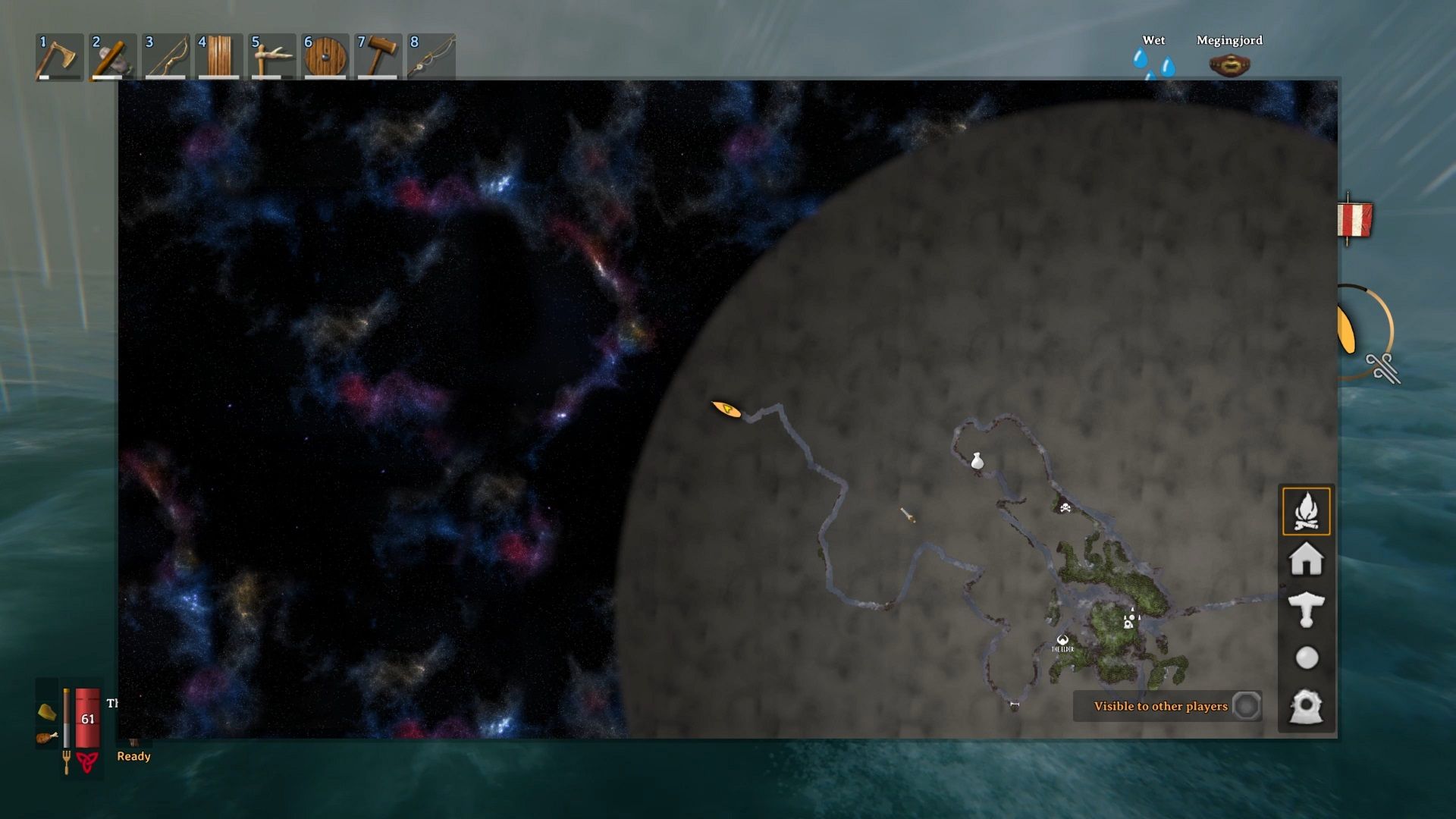Click the skull death marker on map
This screenshot has width=1456, height=819.
tap(1065, 507)
